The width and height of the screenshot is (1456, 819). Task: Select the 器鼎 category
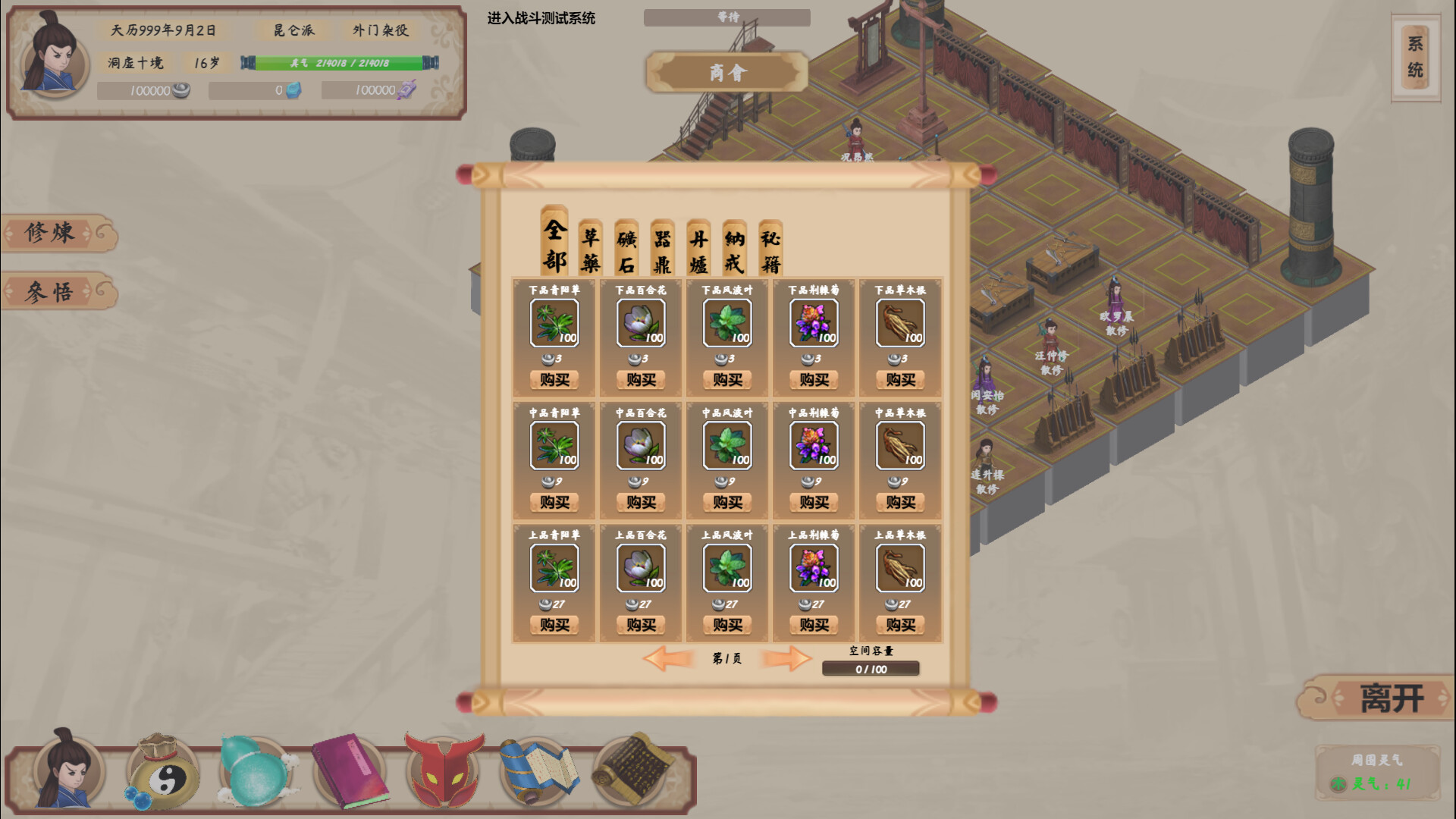tap(661, 248)
